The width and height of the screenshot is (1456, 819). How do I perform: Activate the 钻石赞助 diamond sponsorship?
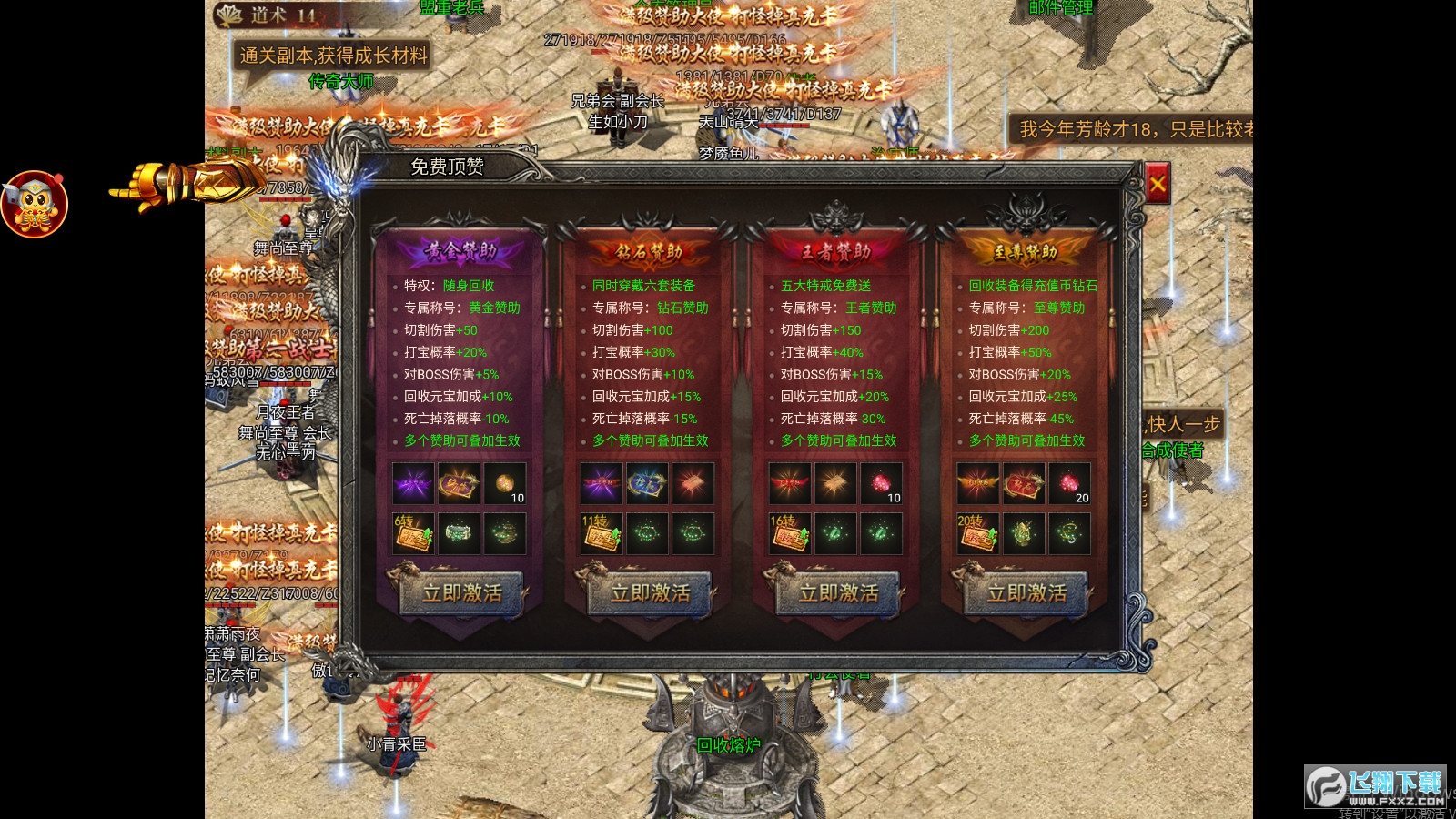tap(650, 593)
